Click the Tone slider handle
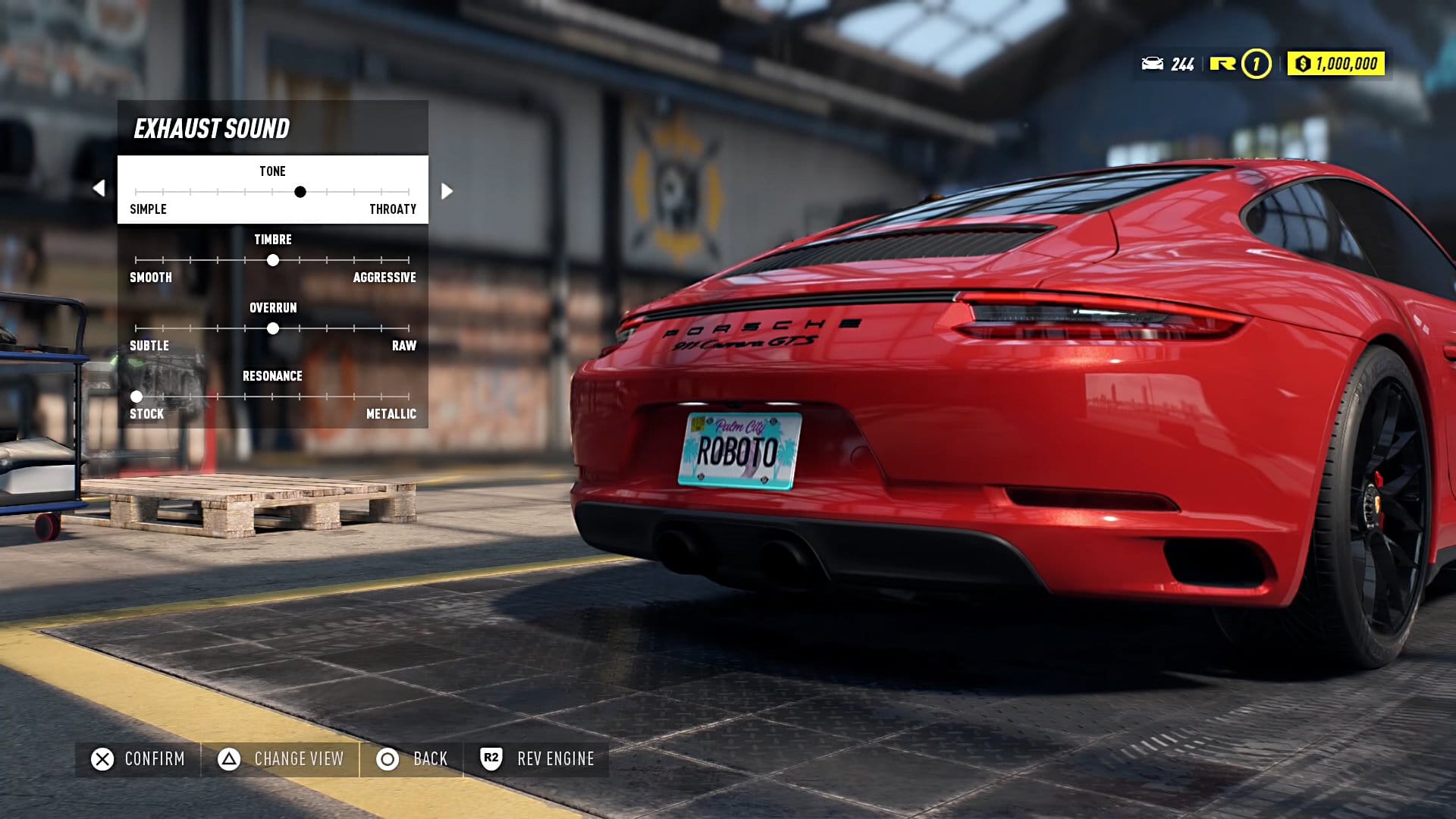 (x=300, y=192)
